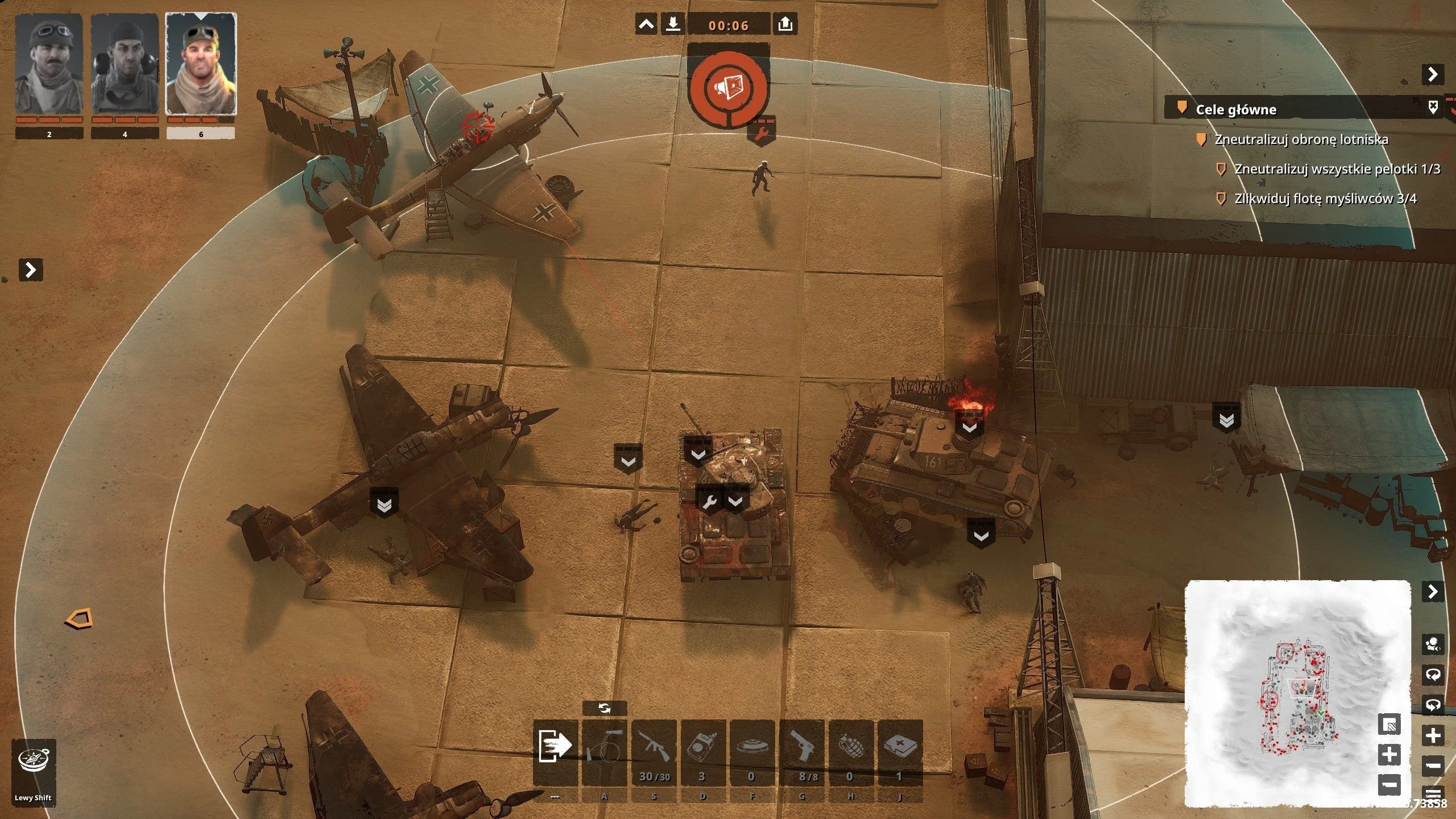Collapse the minimap with its arrow button
The width and height of the screenshot is (1456, 819).
(x=1433, y=592)
